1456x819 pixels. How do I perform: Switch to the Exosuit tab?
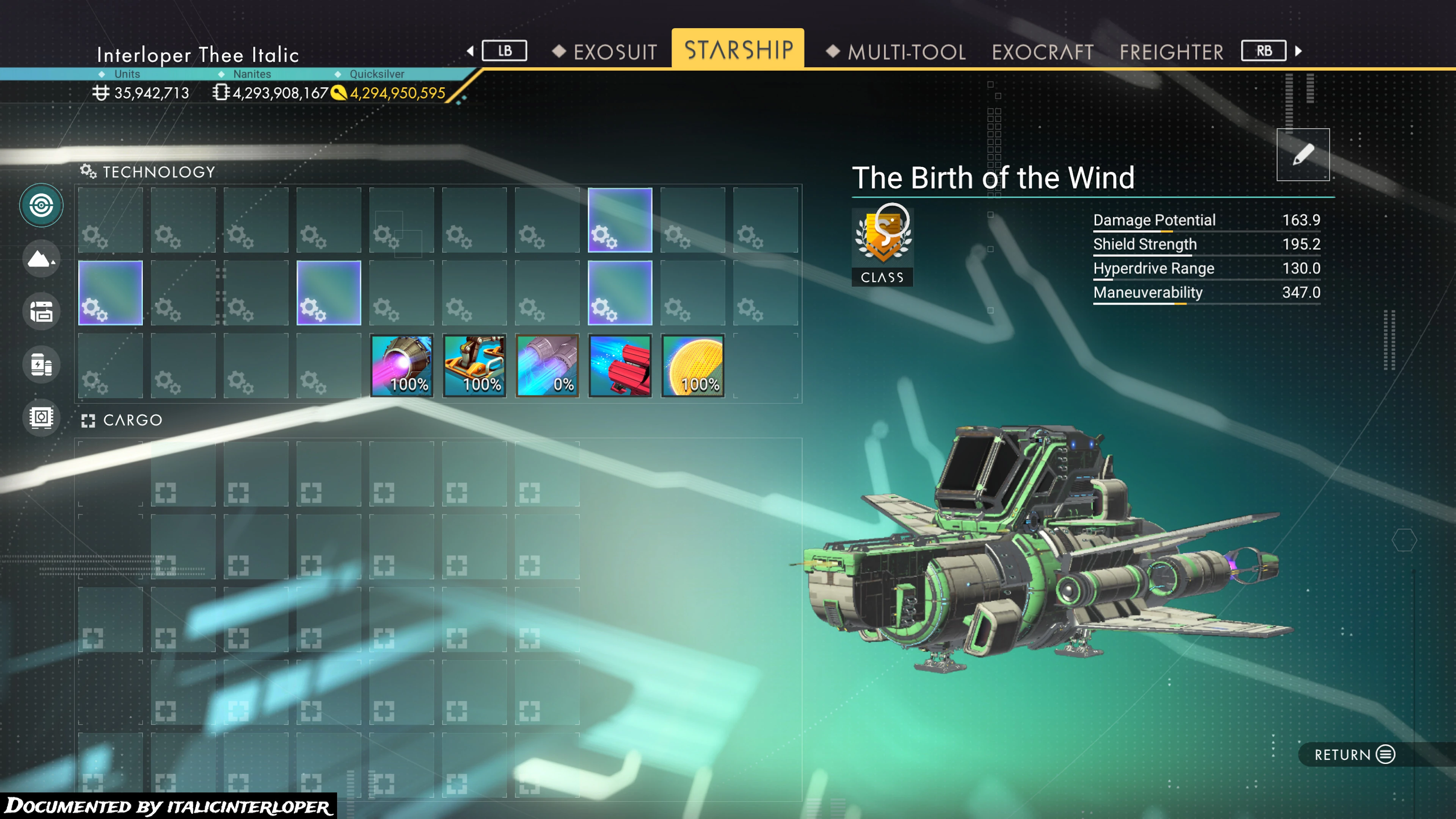click(614, 52)
